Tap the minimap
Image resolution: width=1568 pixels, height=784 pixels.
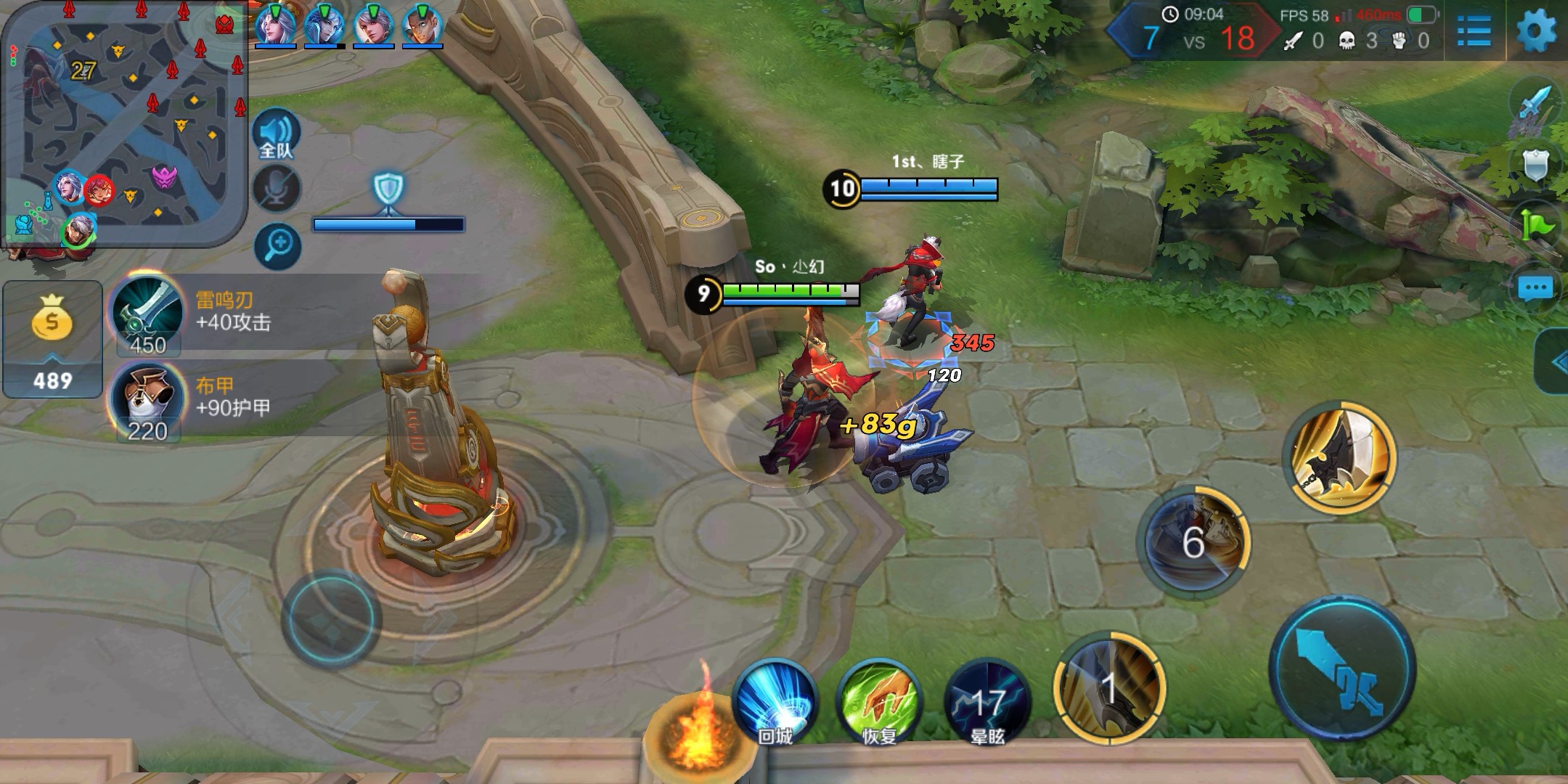[123, 123]
